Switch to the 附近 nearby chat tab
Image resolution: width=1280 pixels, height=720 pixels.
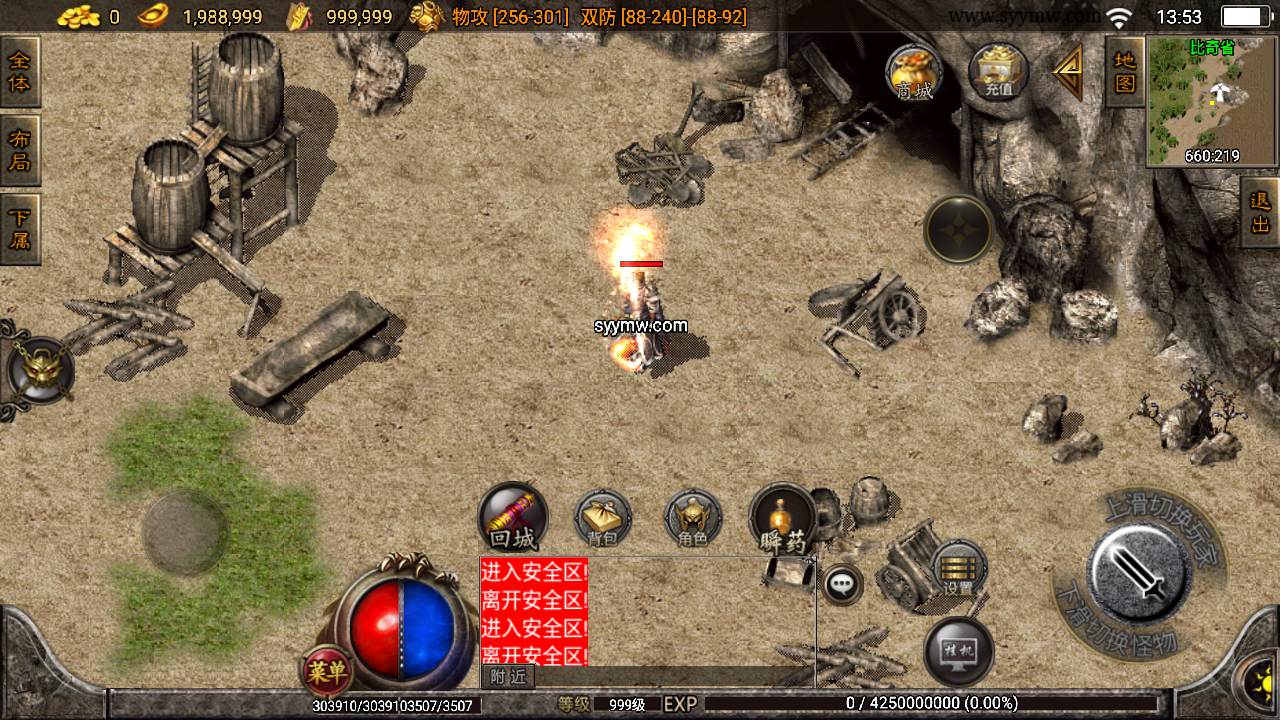tap(508, 677)
